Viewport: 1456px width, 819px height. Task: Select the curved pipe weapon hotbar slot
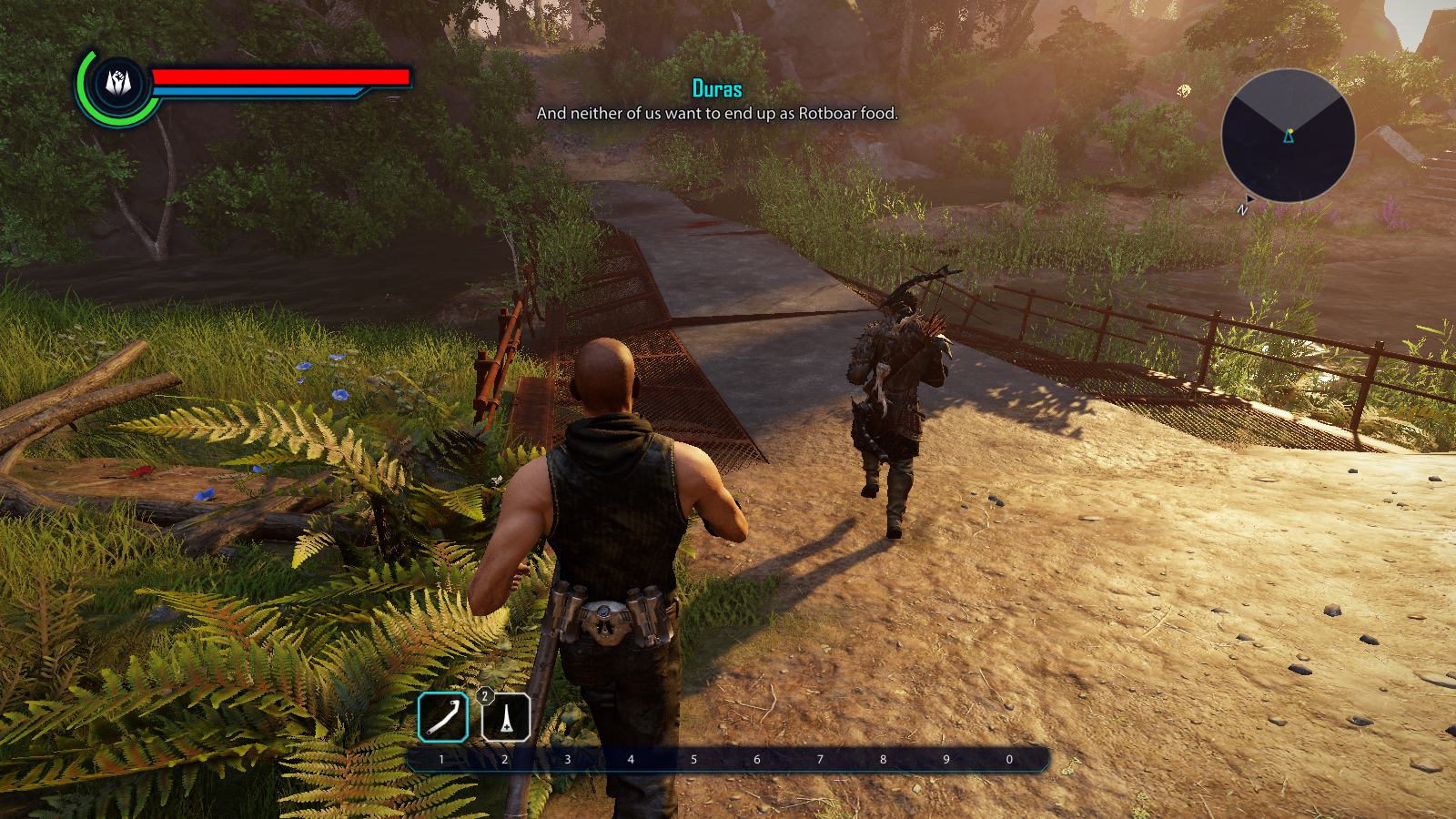443,717
